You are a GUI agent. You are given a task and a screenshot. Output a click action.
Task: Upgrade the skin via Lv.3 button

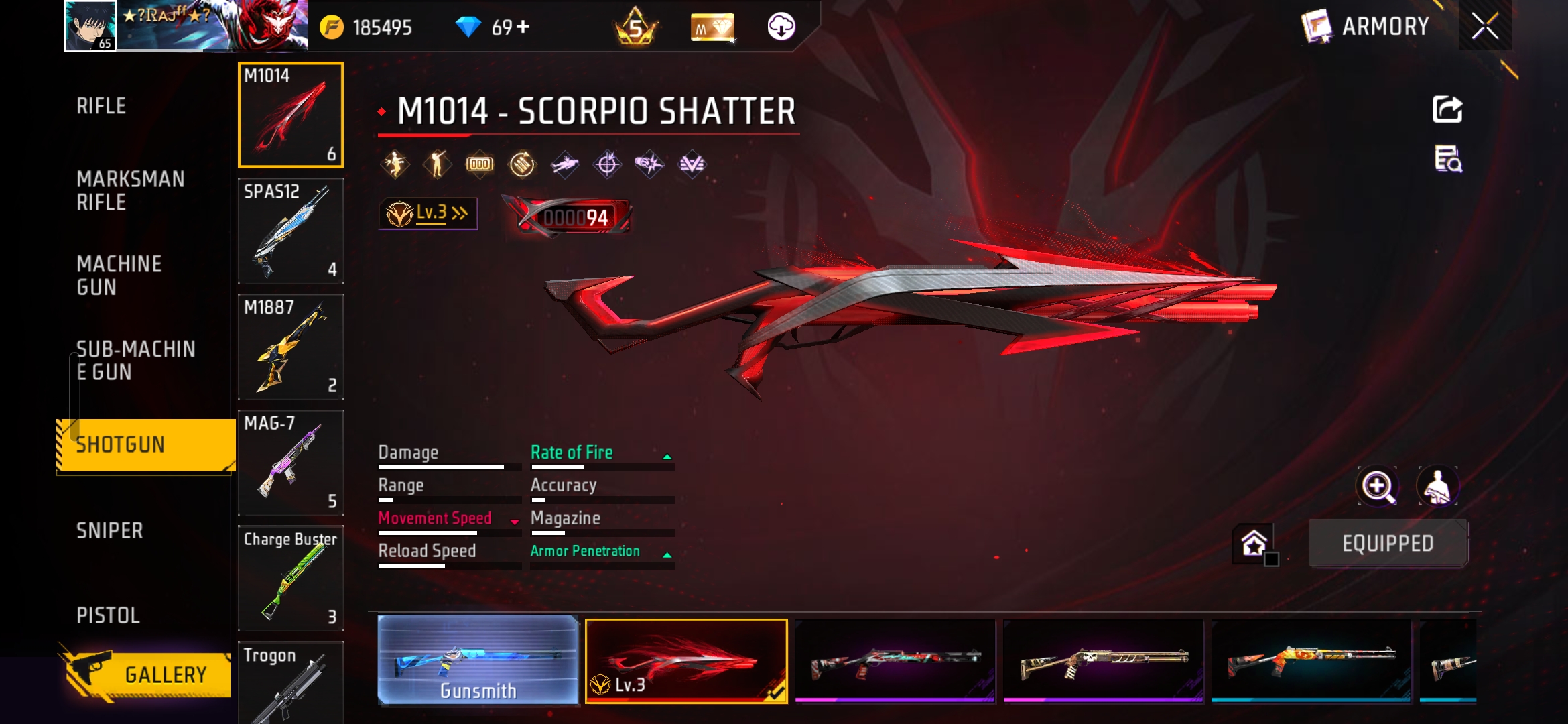428,214
